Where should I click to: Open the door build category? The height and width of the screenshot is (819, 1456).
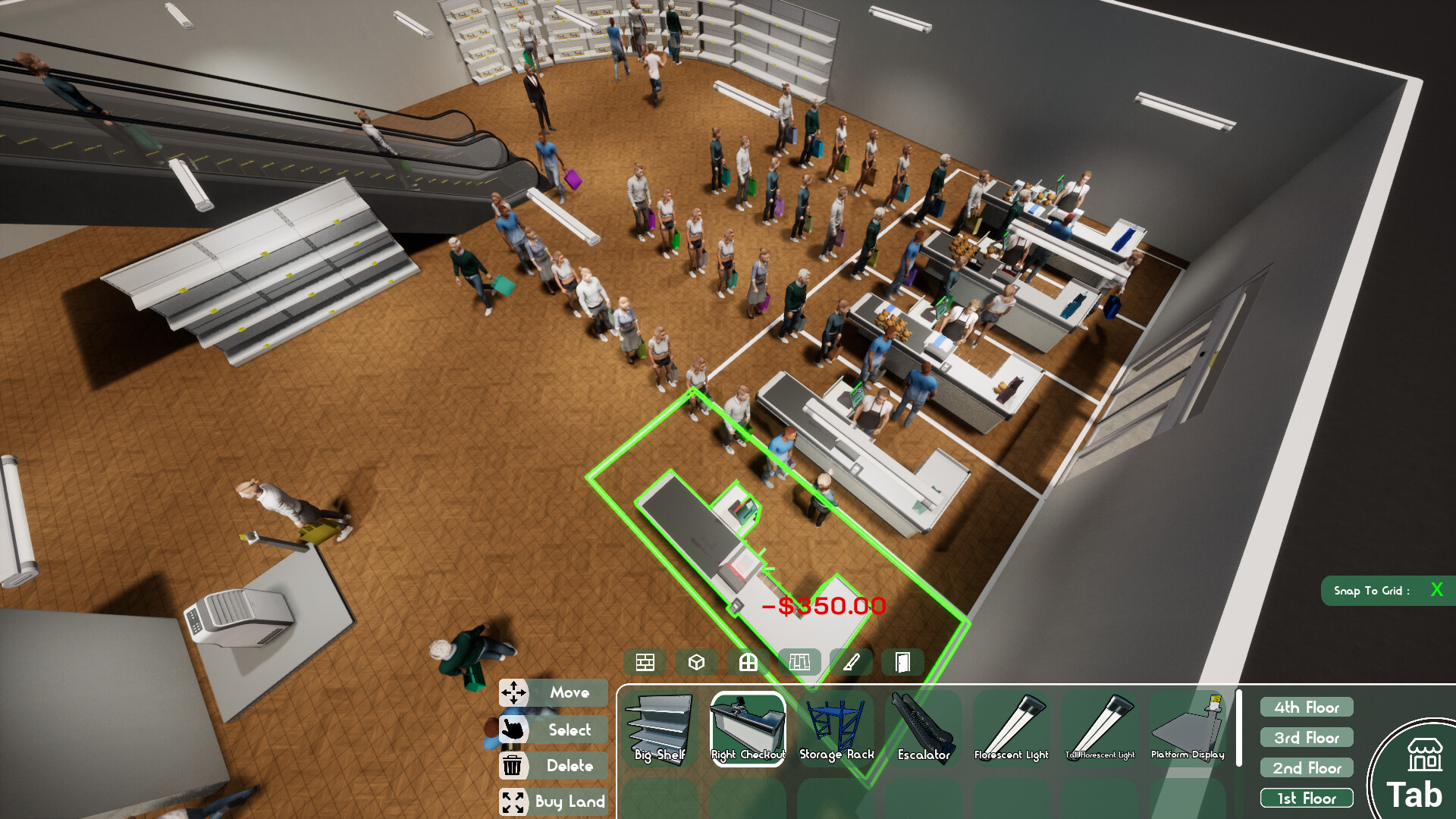[x=902, y=663]
